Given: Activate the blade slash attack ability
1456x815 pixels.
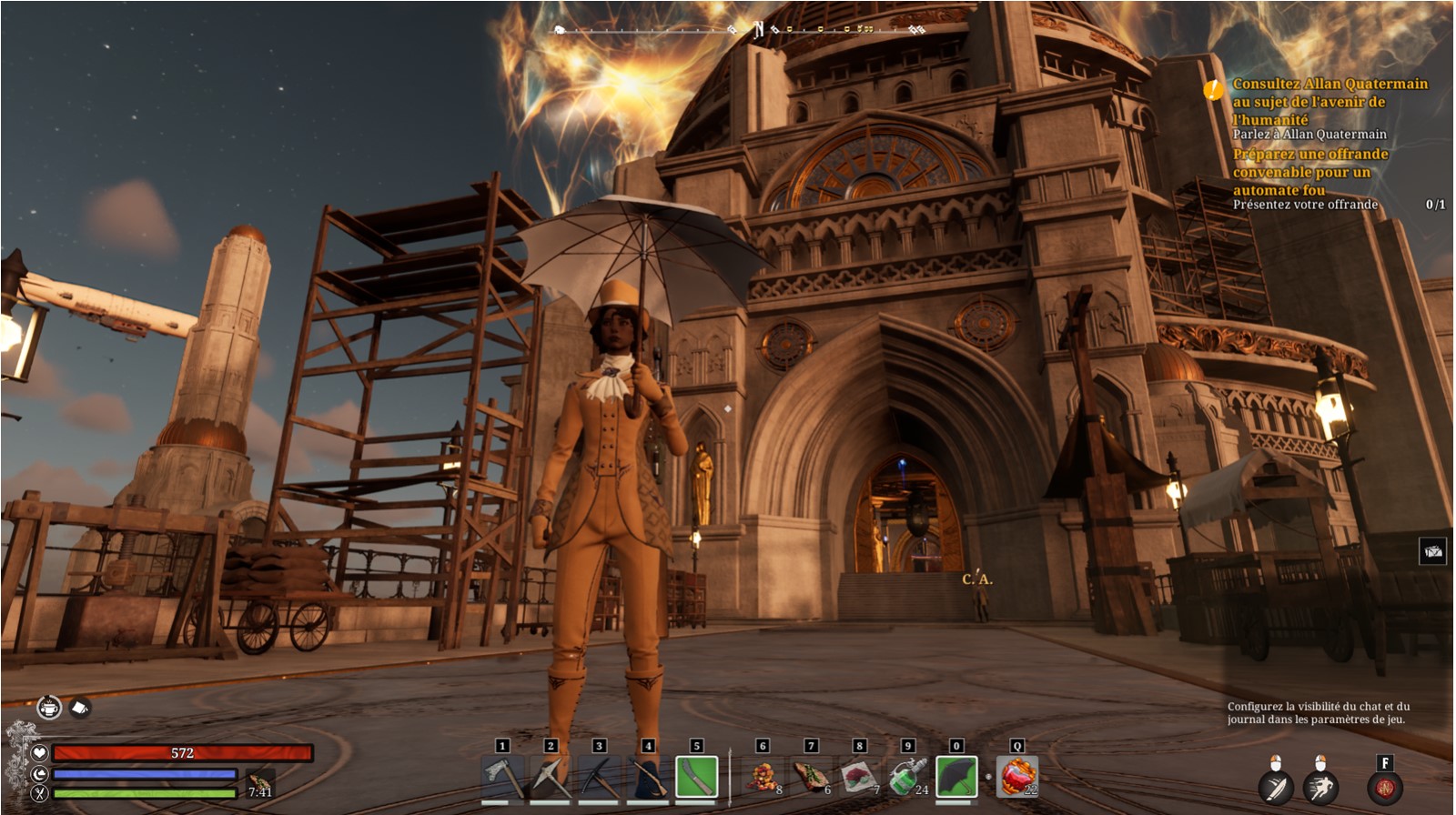Looking at the screenshot, I should click(1276, 786).
